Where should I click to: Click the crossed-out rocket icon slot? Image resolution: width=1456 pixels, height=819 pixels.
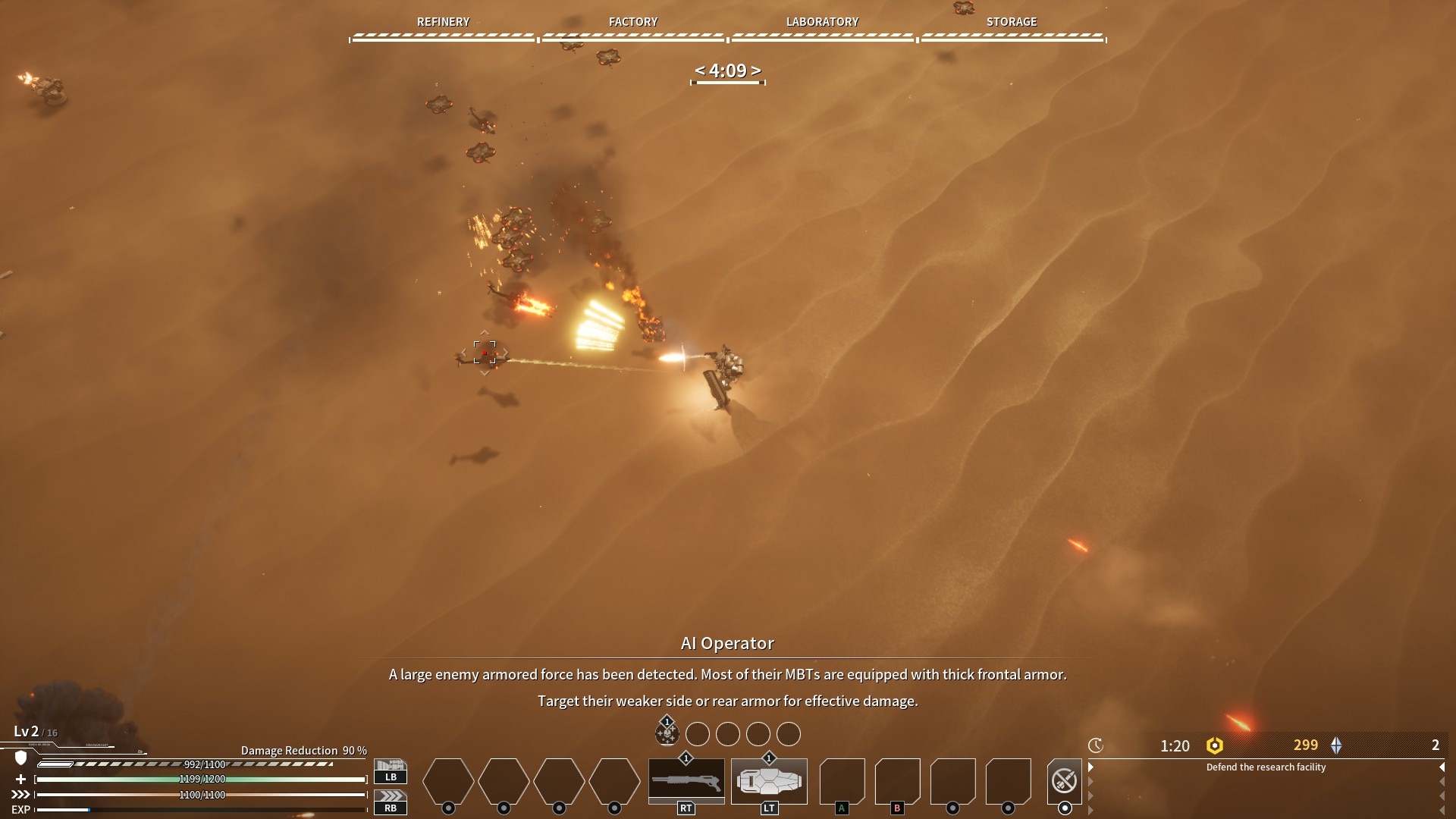click(x=1064, y=780)
